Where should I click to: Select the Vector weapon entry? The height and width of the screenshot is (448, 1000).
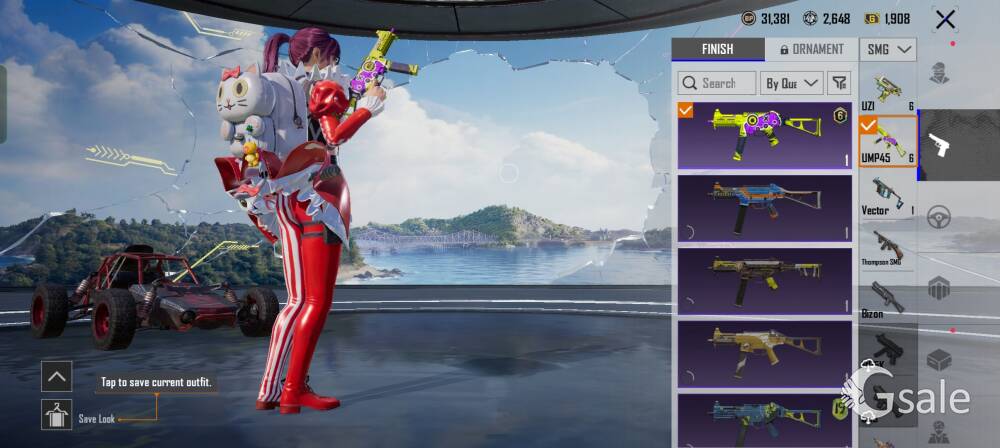point(887,196)
